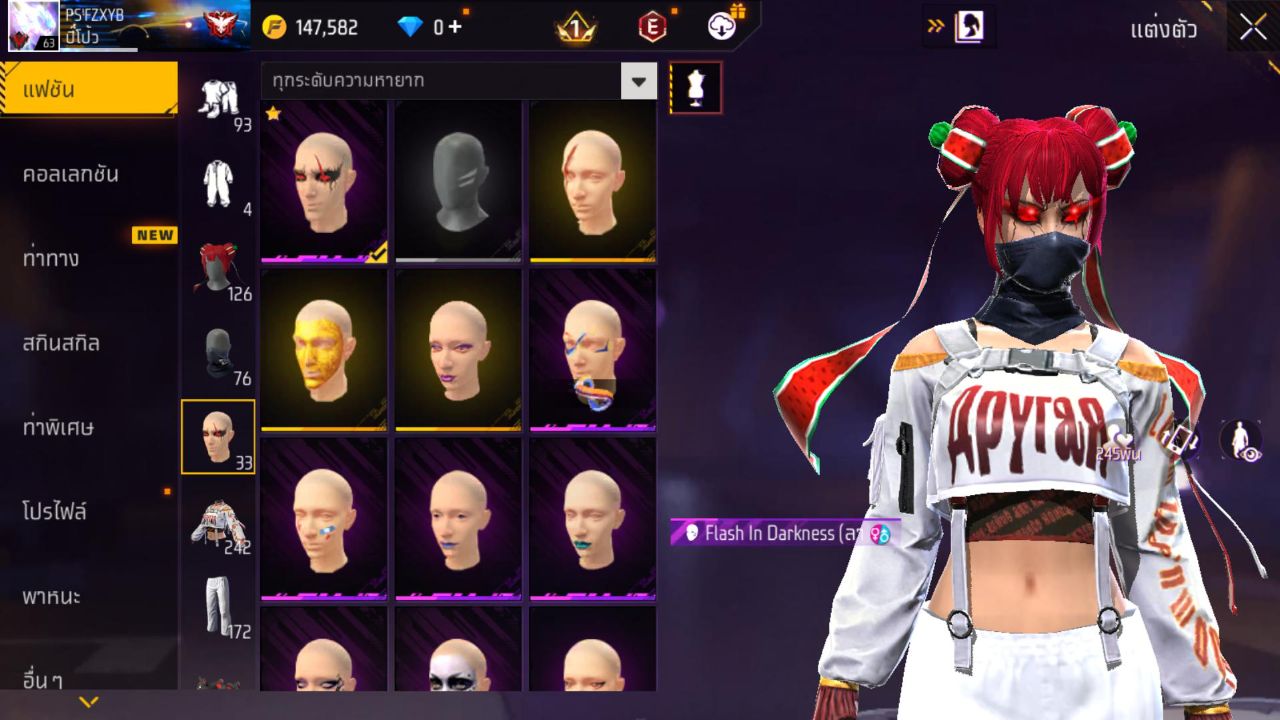The width and height of the screenshot is (1280, 720).
Task: Click the character wardrobe icon near top right
Action: pos(972,27)
